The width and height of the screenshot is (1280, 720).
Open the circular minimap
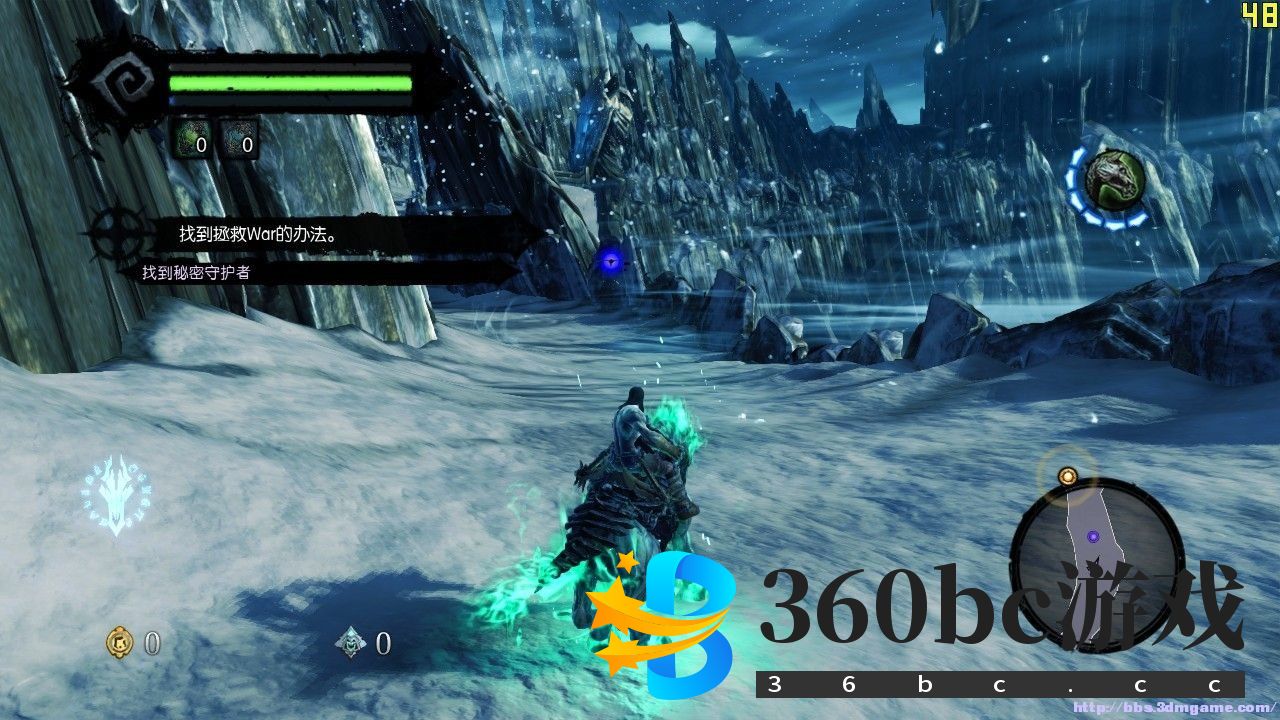coord(1097,551)
